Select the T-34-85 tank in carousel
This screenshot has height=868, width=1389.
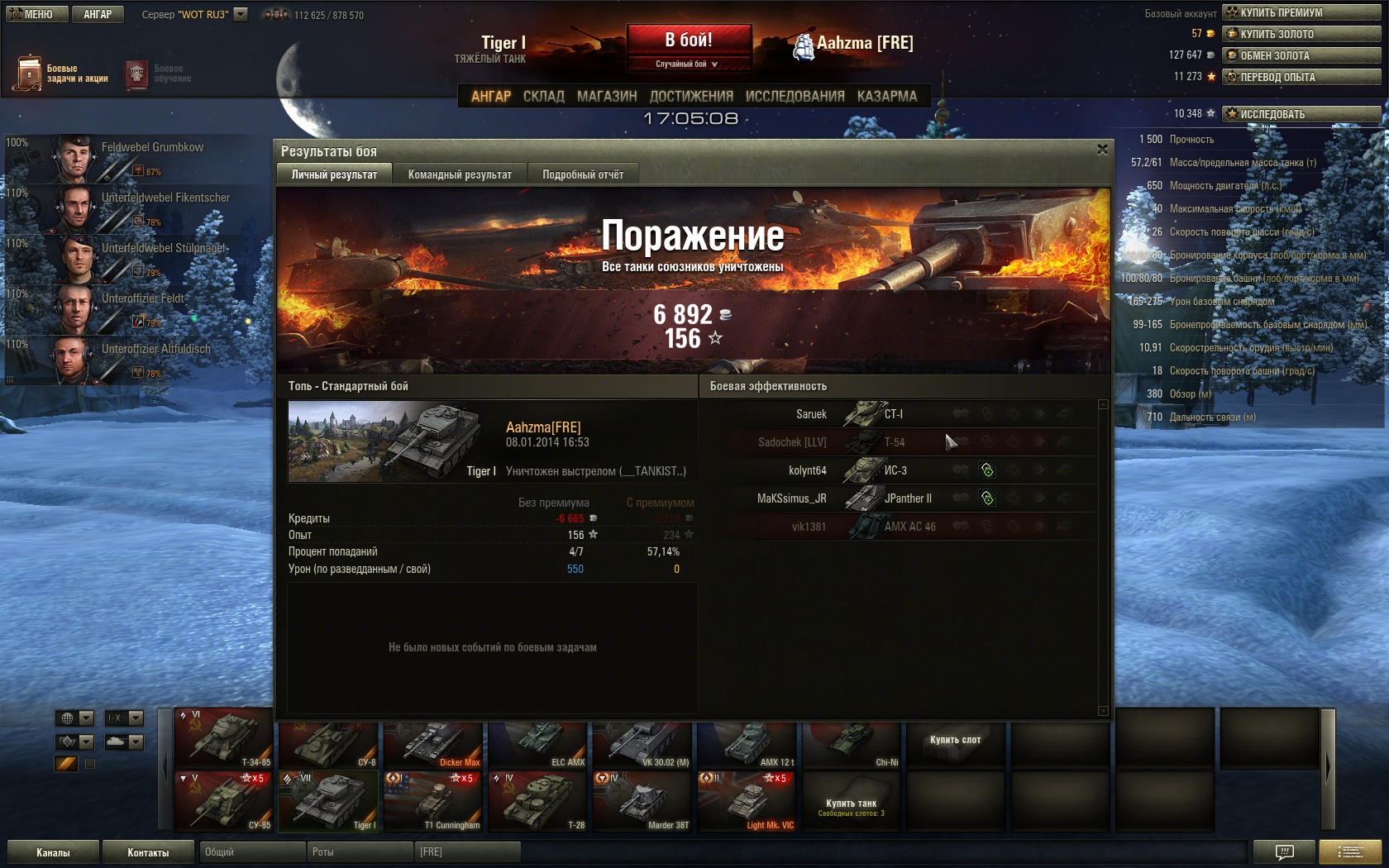(224, 738)
